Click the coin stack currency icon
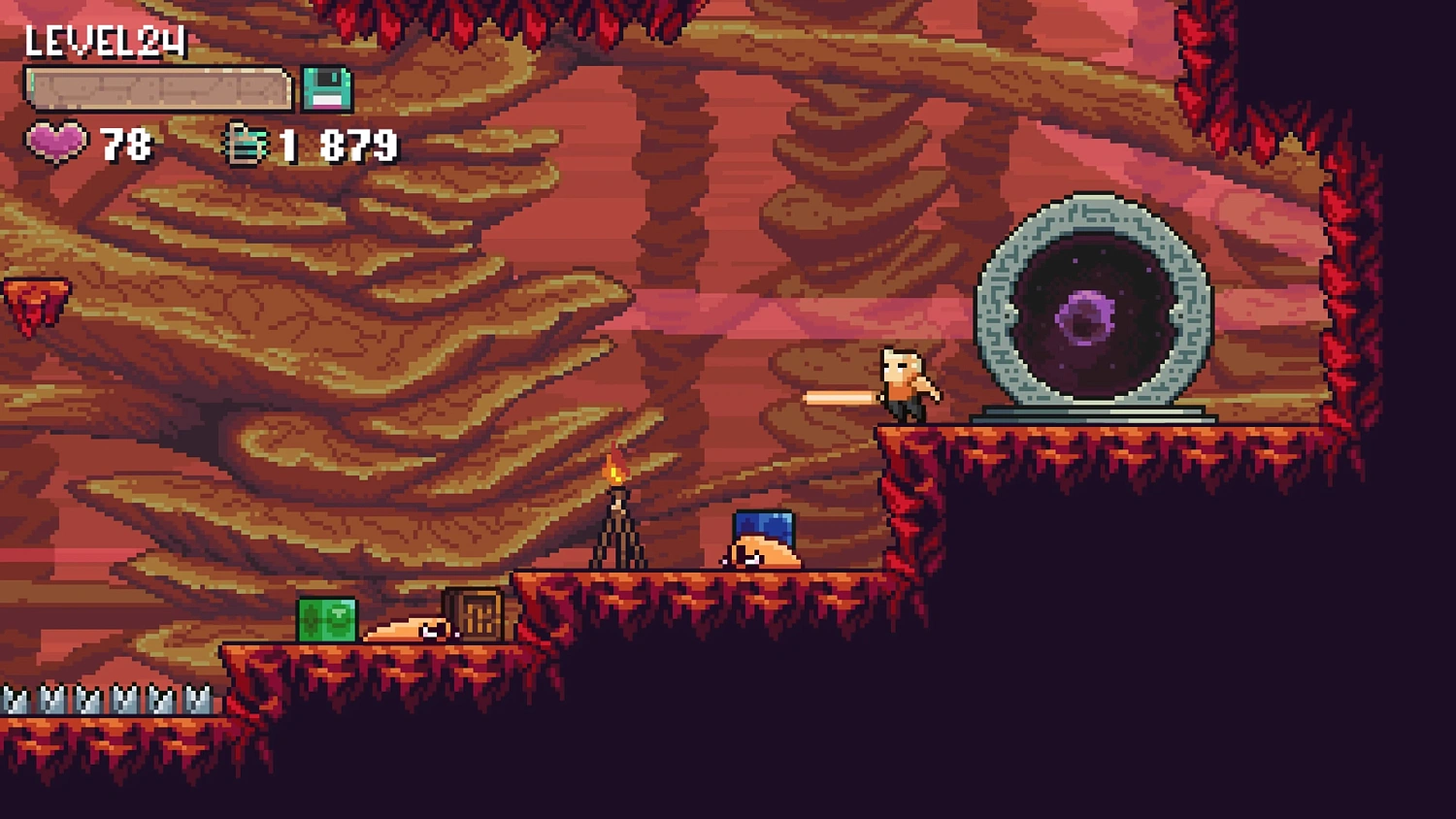The height and width of the screenshot is (819, 1456). pos(246,144)
